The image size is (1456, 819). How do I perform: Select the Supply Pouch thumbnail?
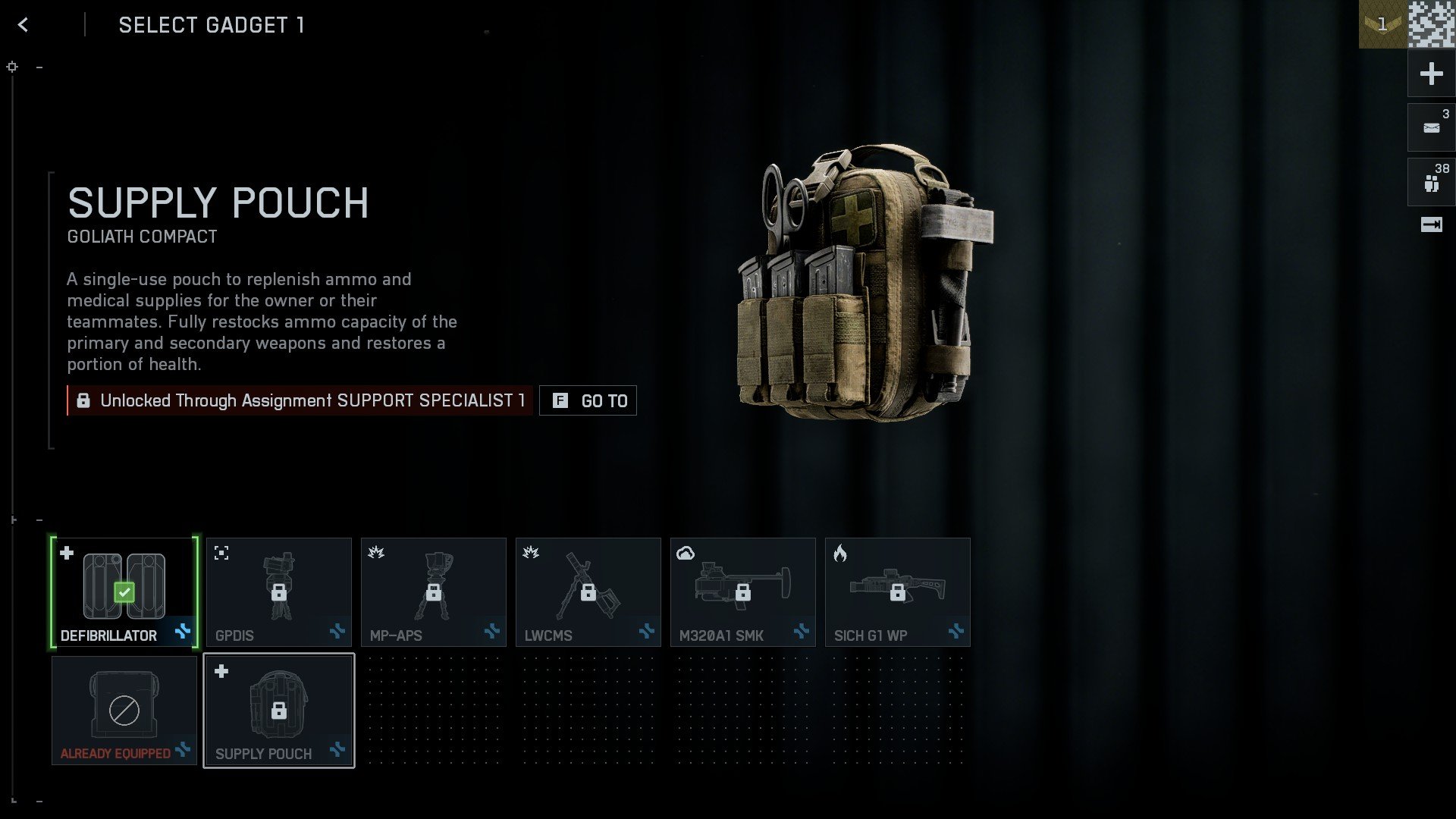click(x=278, y=710)
